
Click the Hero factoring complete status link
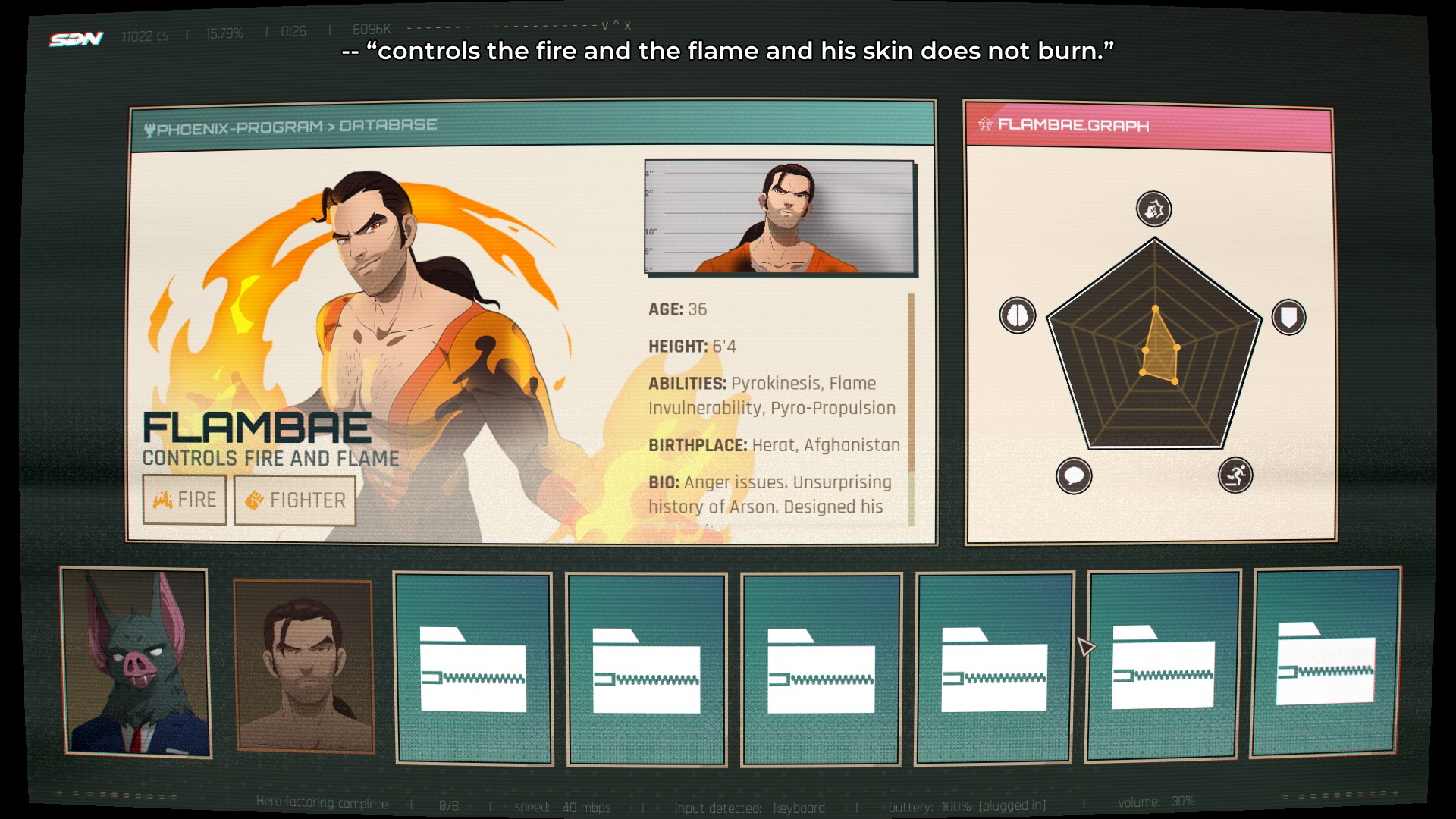coord(324,804)
